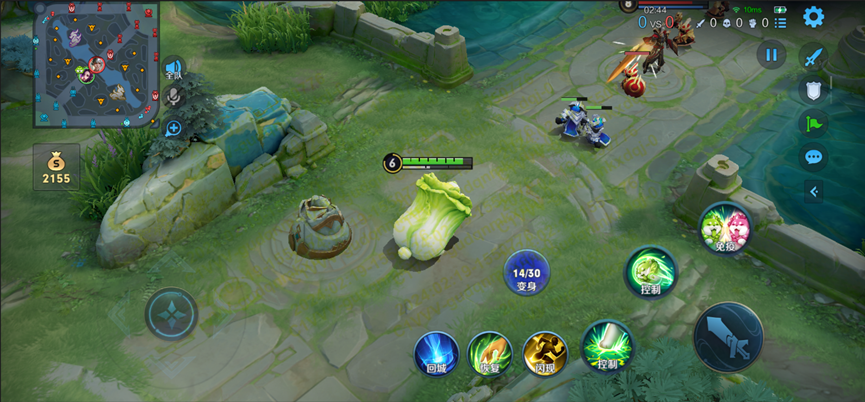Toggle the 全队 team speaker
The width and height of the screenshot is (865, 402).
coord(174,69)
